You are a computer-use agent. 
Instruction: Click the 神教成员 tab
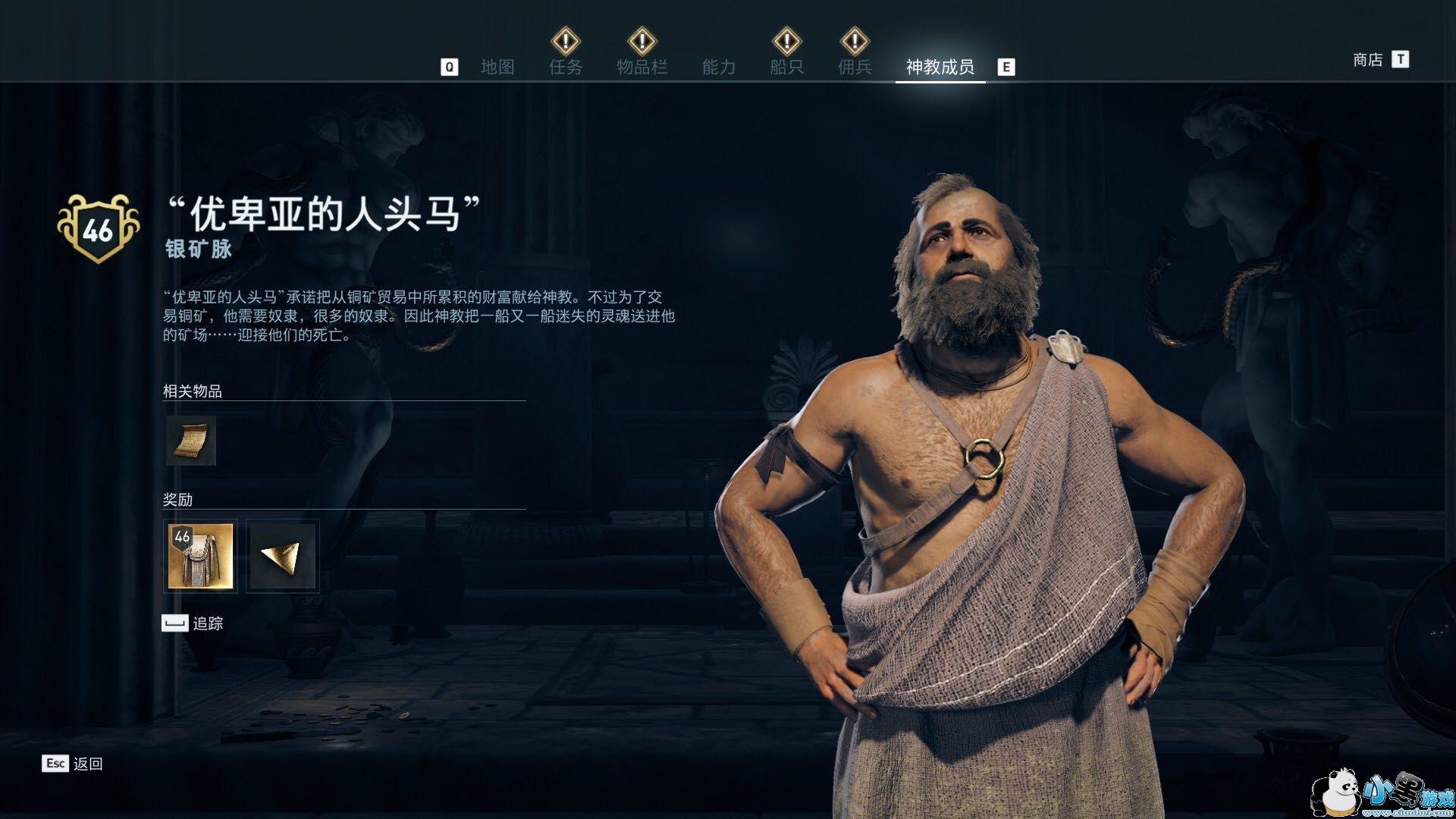tap(940, 67)
